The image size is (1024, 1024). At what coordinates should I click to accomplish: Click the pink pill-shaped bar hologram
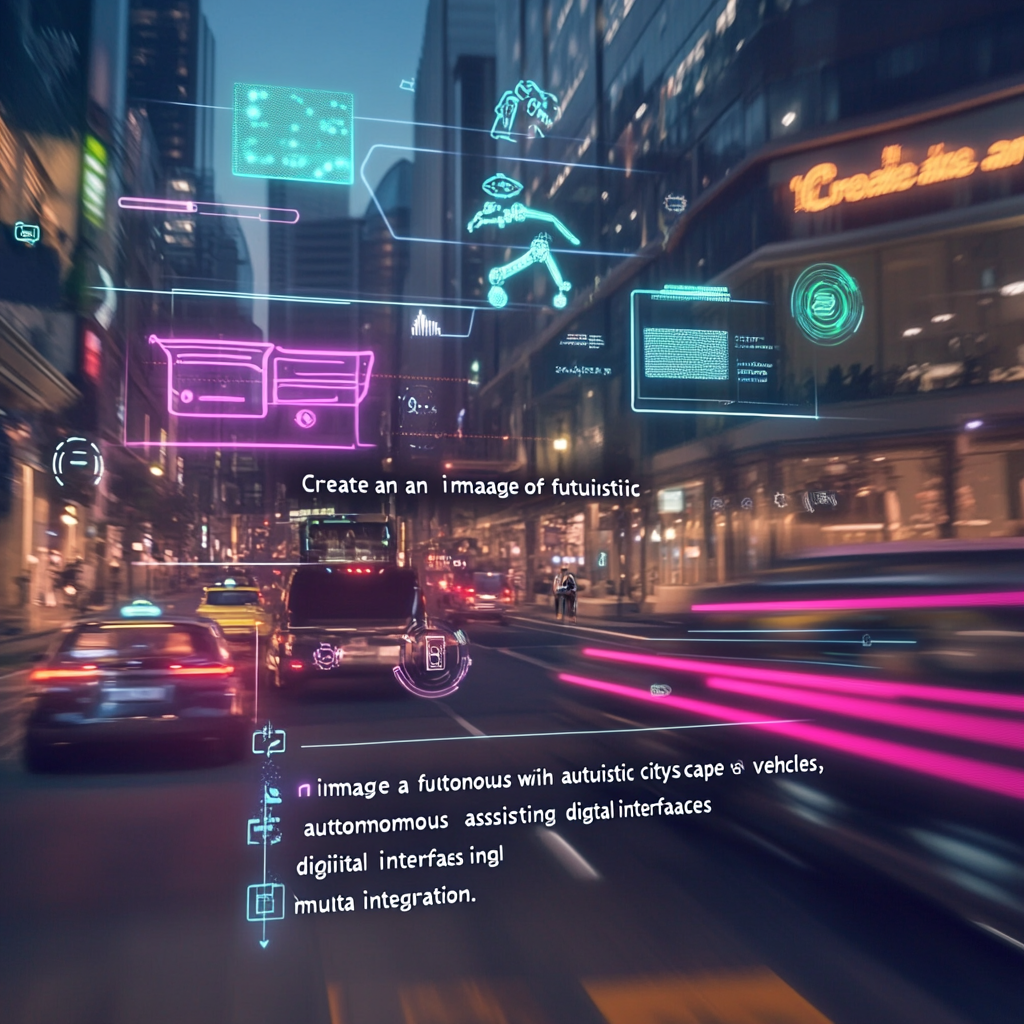208,210
